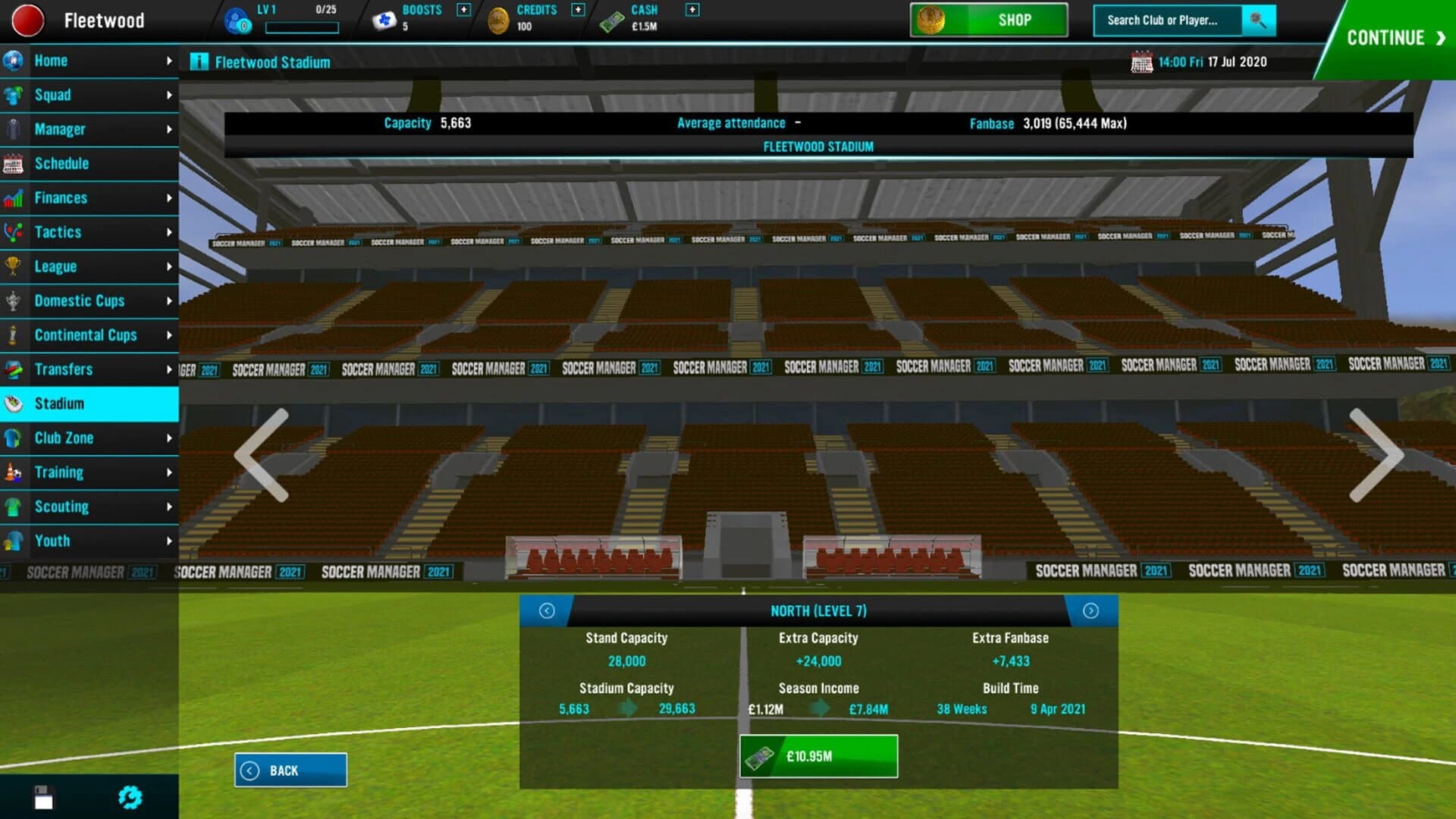1456x819 pixels.
Task: Open the settings gear at bottom left
Action: pos(130,796)
